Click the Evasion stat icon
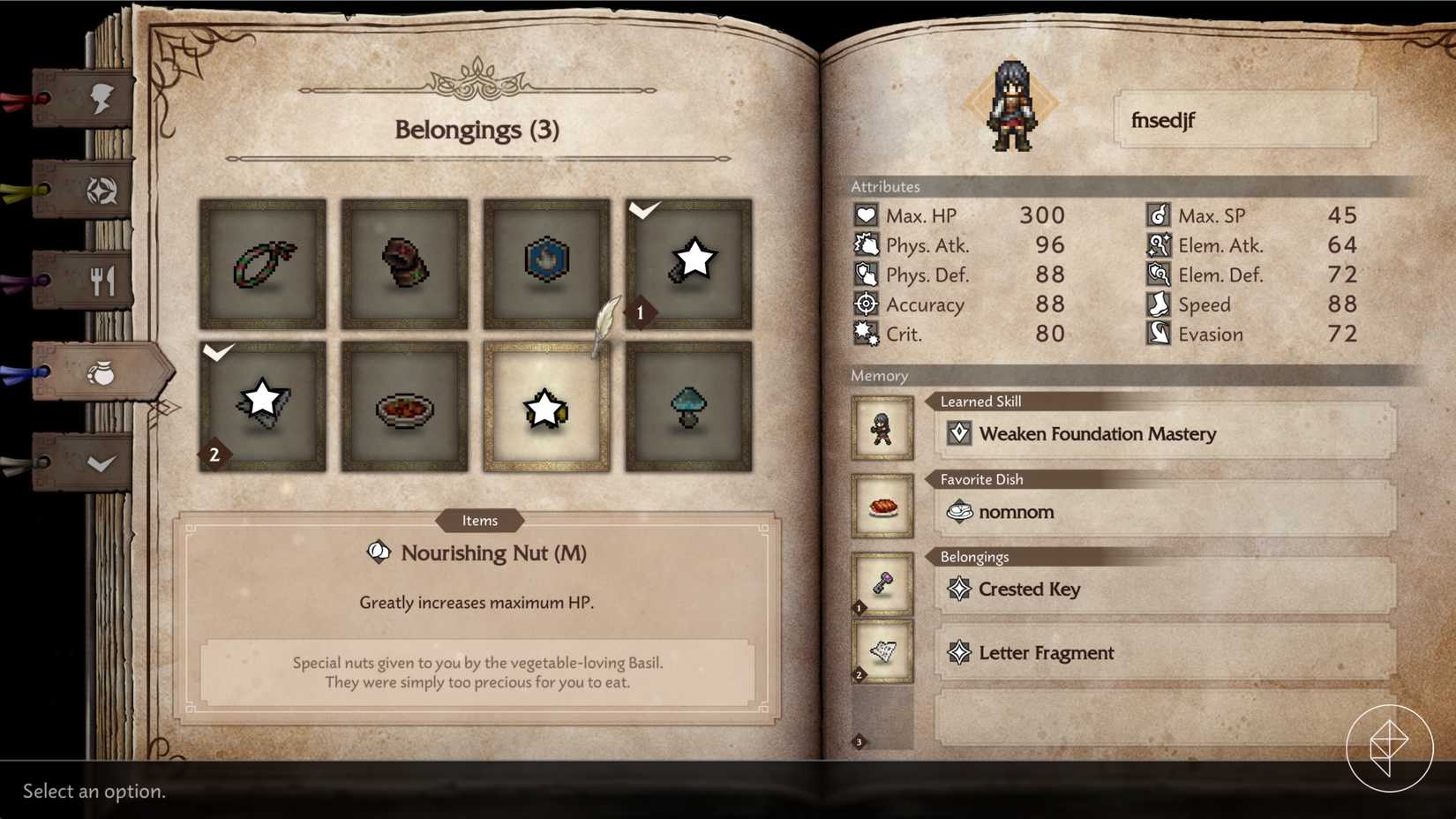The height and width of the screenshot is (819, 1456). pos(1158,334)
